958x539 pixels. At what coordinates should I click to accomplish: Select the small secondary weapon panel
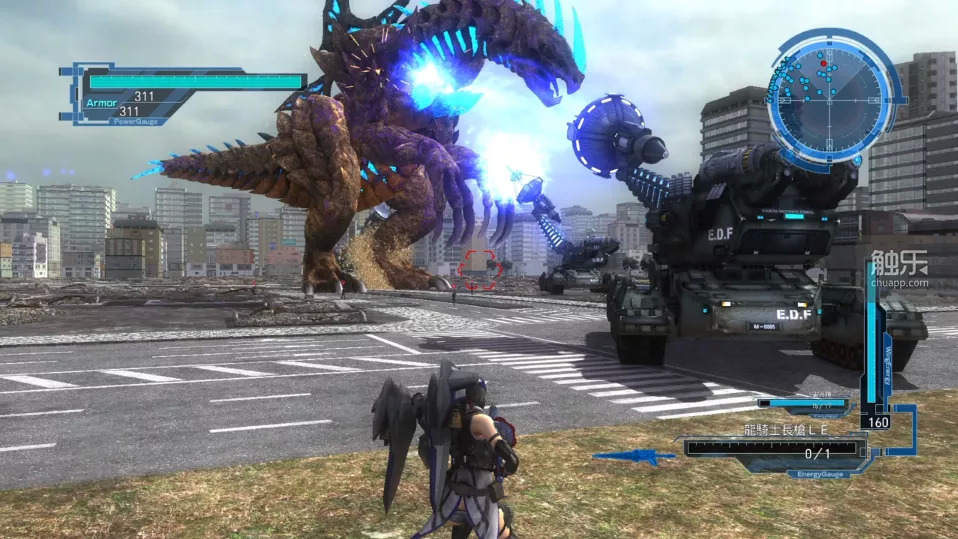[x=803, y=404]
